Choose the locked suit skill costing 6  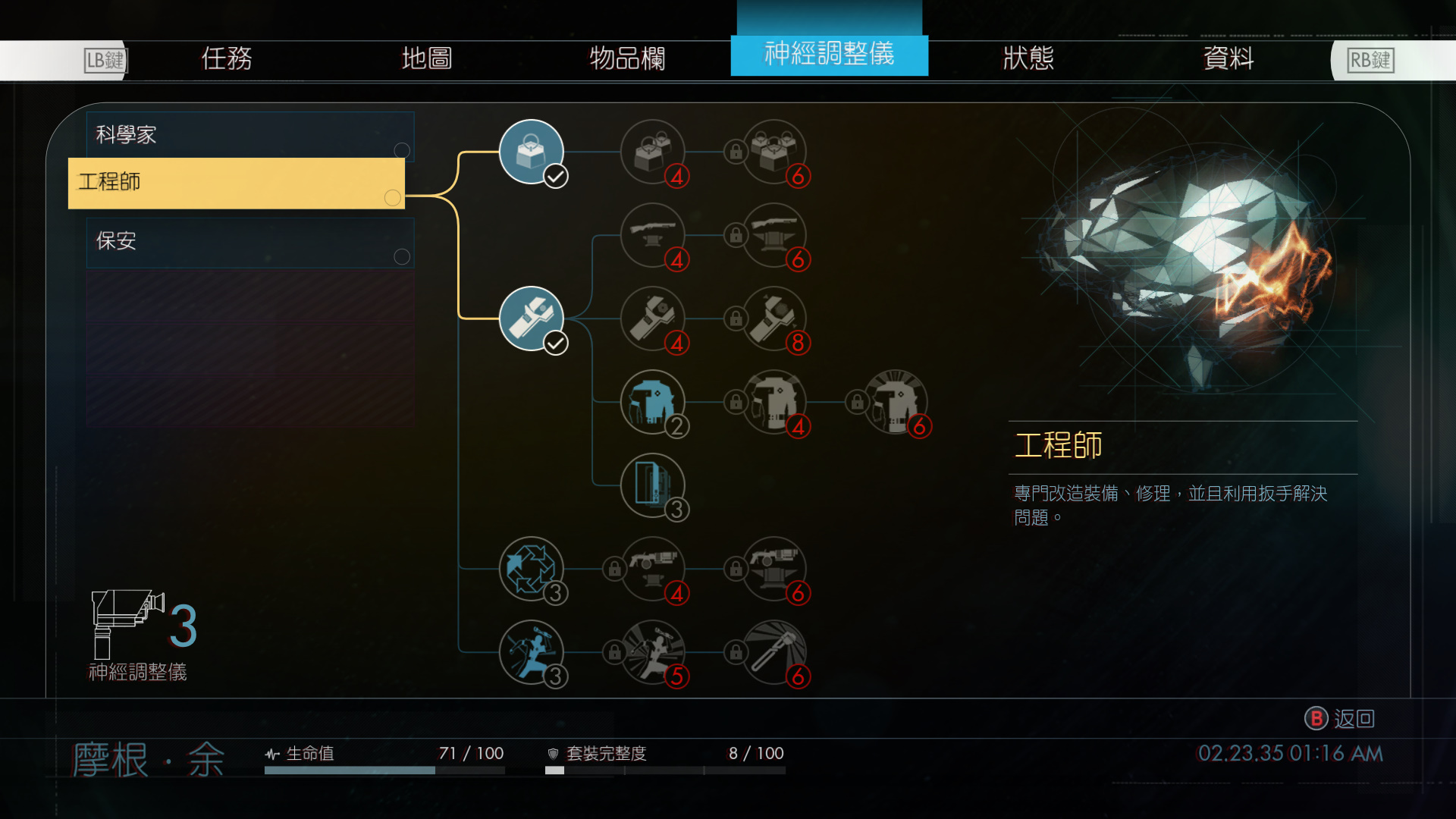[895, 402]
